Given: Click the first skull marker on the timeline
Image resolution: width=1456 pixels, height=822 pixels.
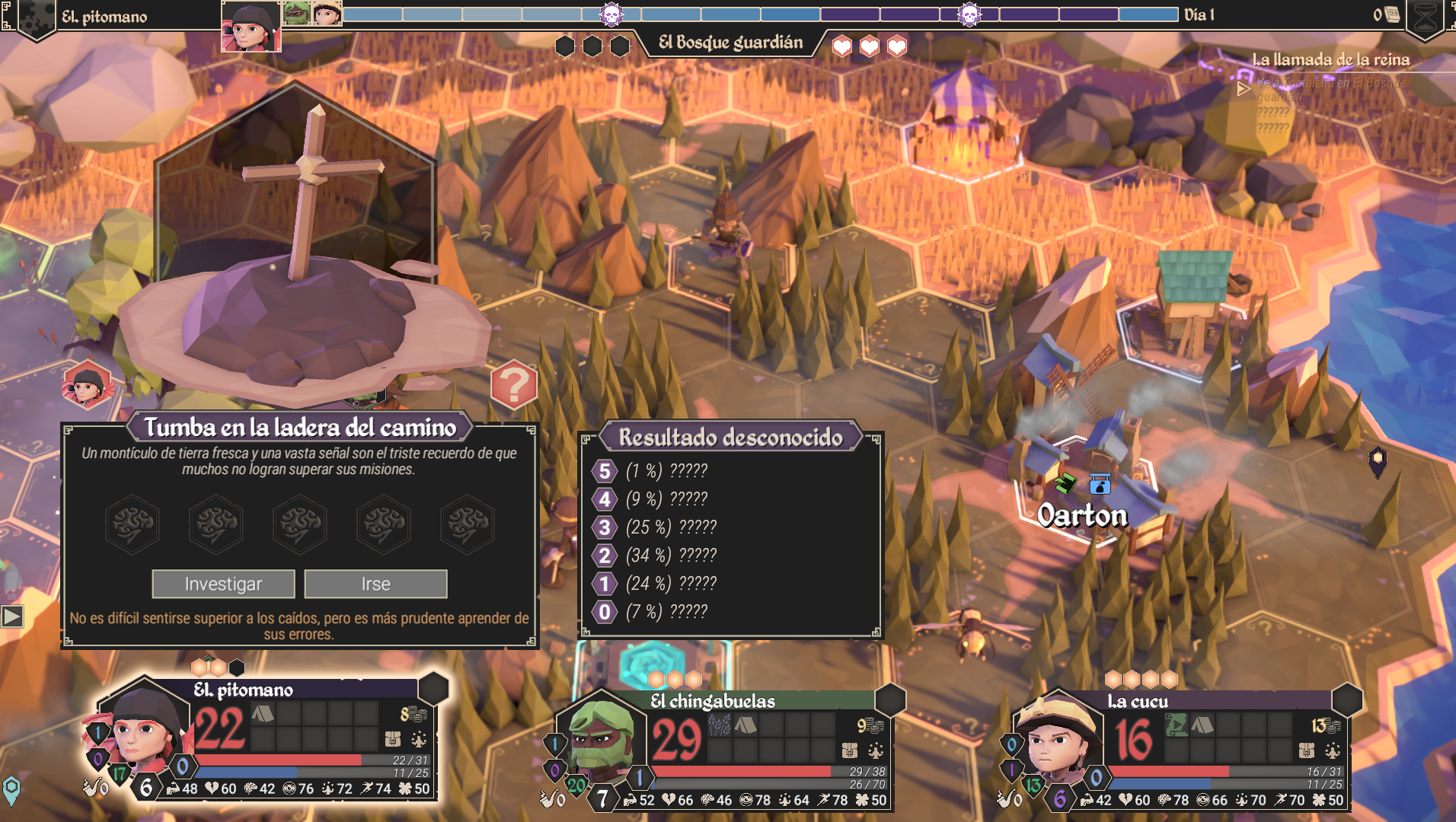Looking at the screenshot, I should pyautogui.click(x=611, y=14).
